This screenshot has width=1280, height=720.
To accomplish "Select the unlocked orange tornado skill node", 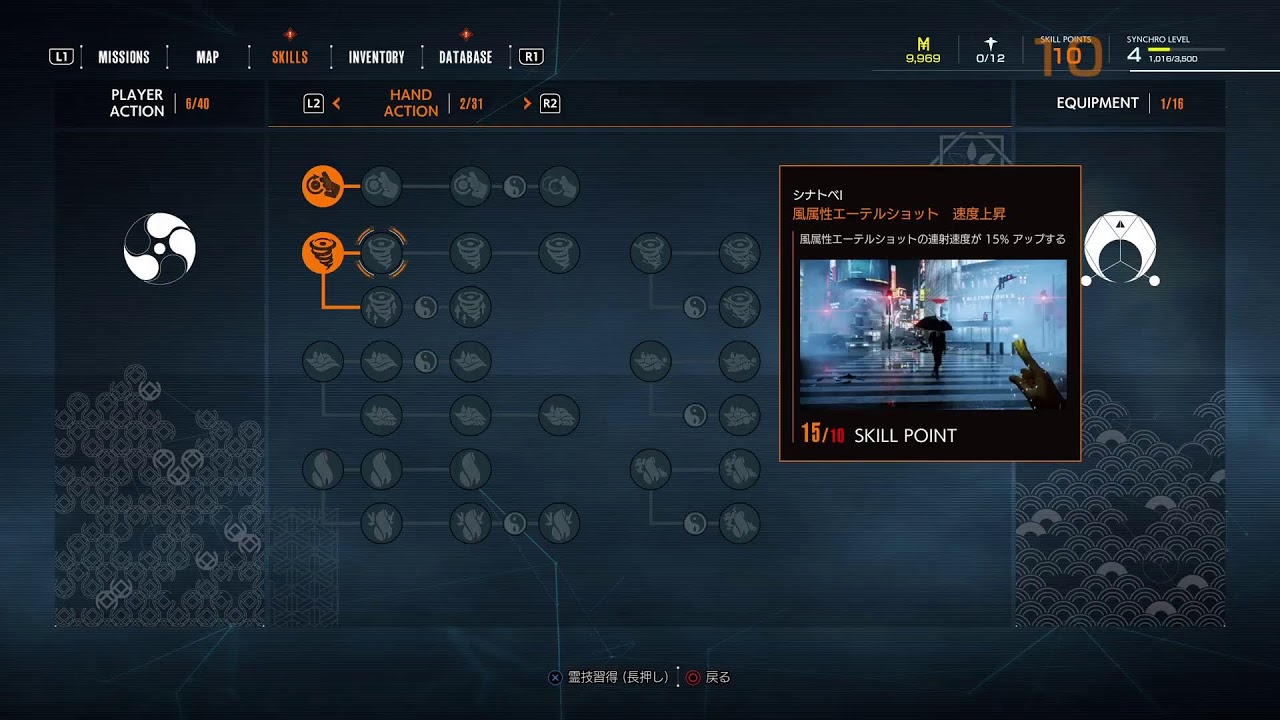I will (323, 253).
